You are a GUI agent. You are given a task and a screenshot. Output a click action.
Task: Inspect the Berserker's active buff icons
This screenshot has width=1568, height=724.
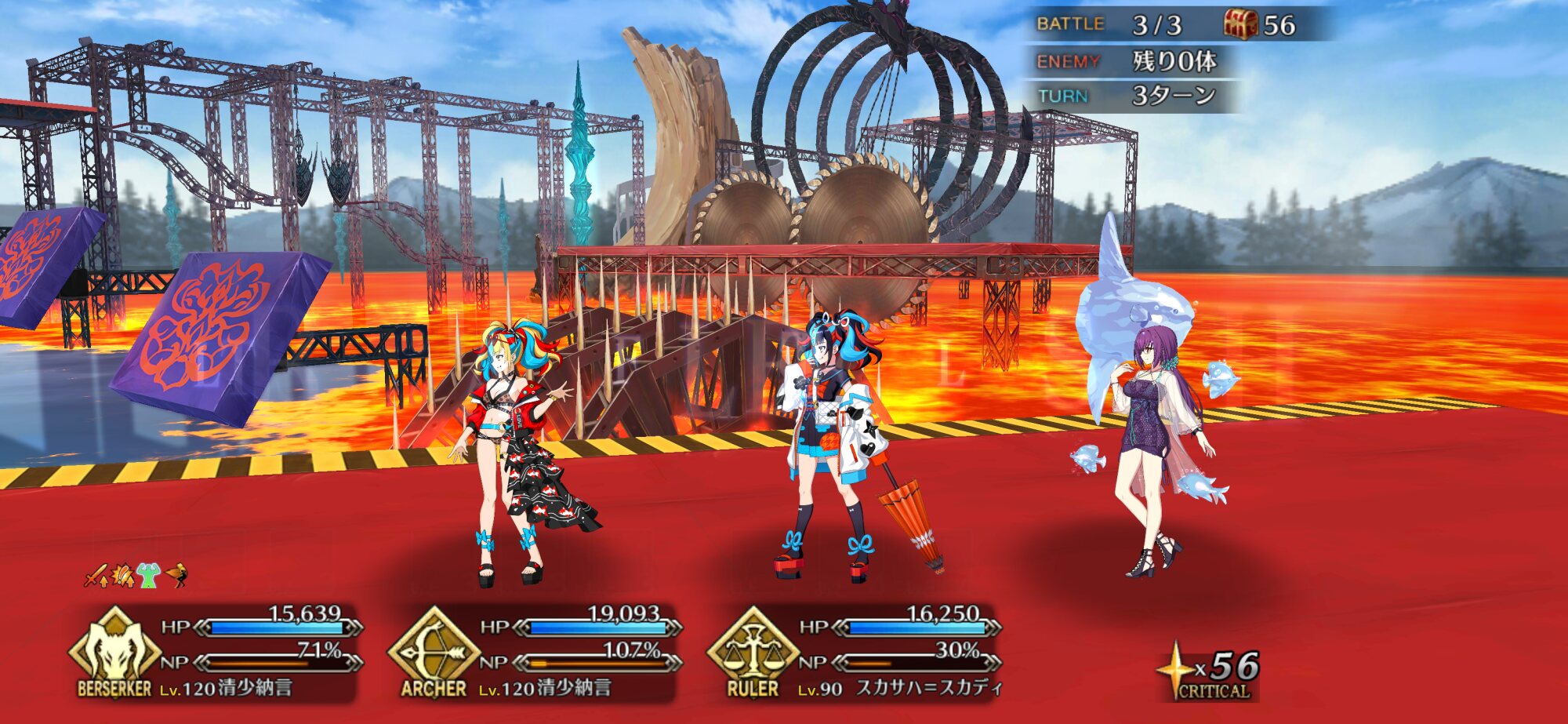136,577
